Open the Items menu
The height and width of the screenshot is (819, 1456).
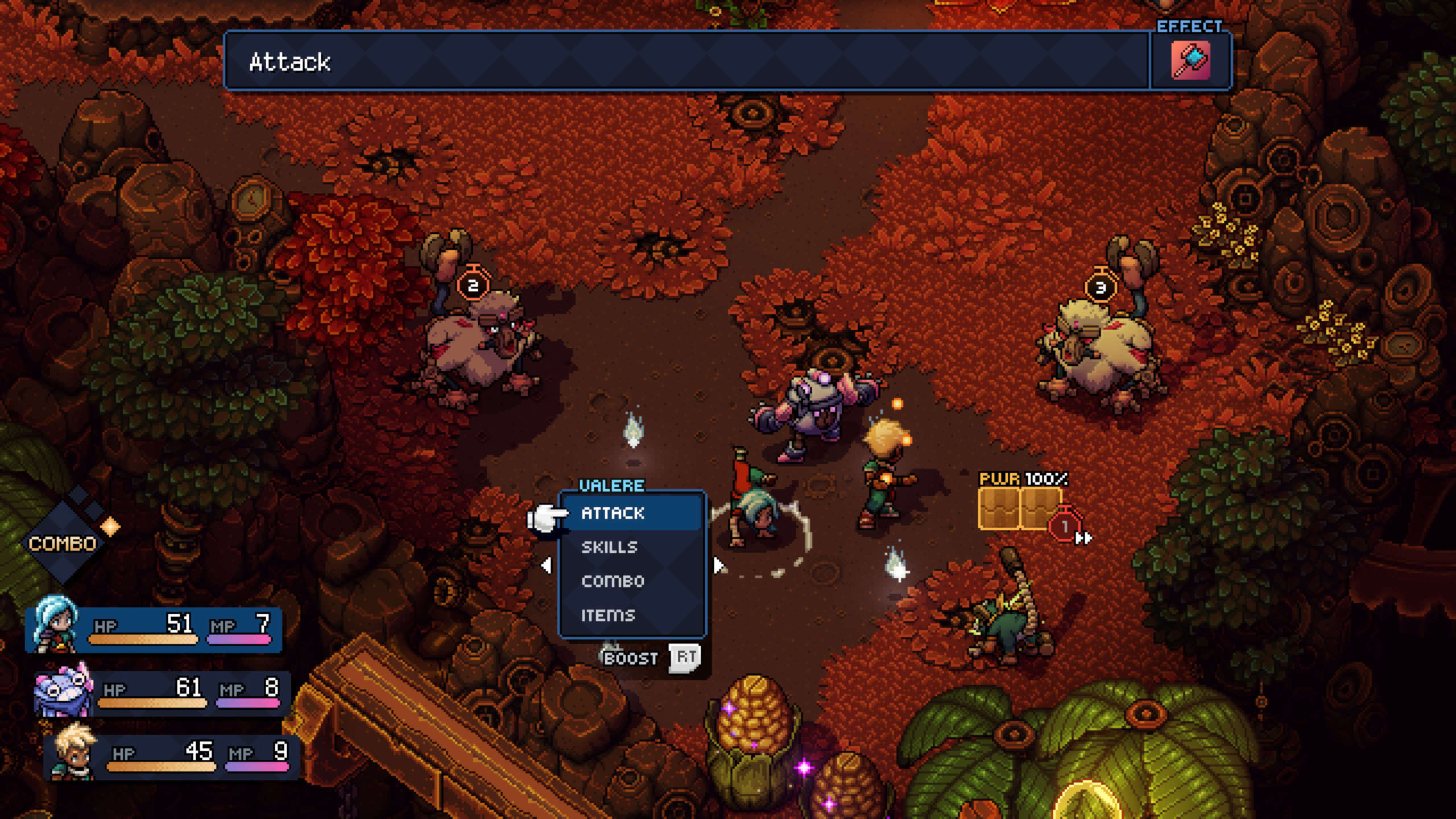coord(608,615)
